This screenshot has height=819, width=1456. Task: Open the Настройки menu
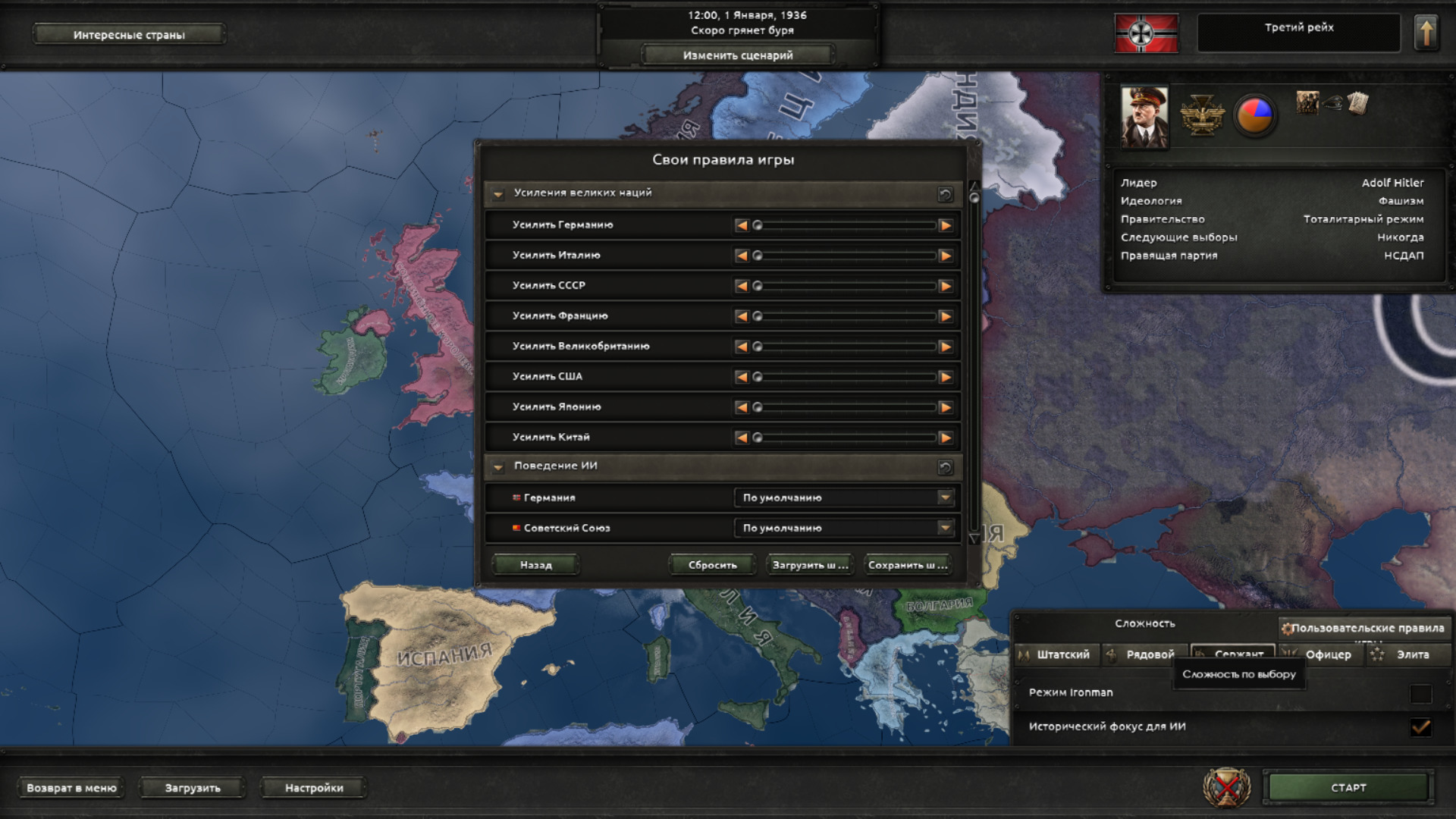pyautogui.click(x=314, y=788)
